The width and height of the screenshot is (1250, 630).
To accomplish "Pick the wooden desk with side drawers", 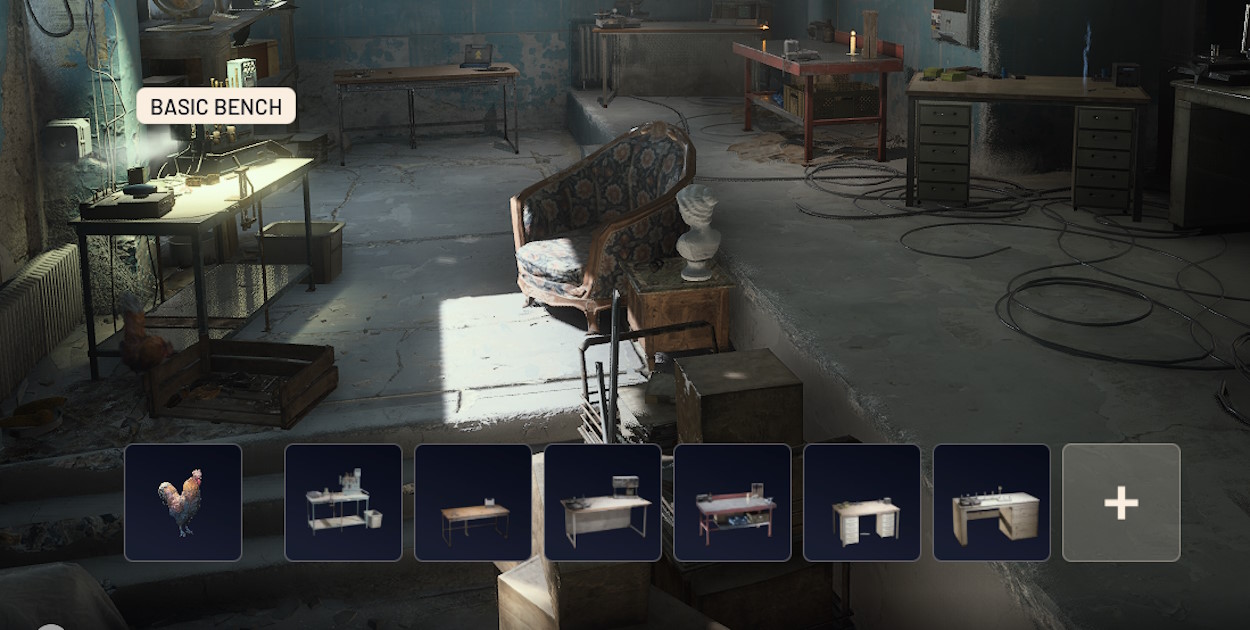I will click(x=992, y=502).
